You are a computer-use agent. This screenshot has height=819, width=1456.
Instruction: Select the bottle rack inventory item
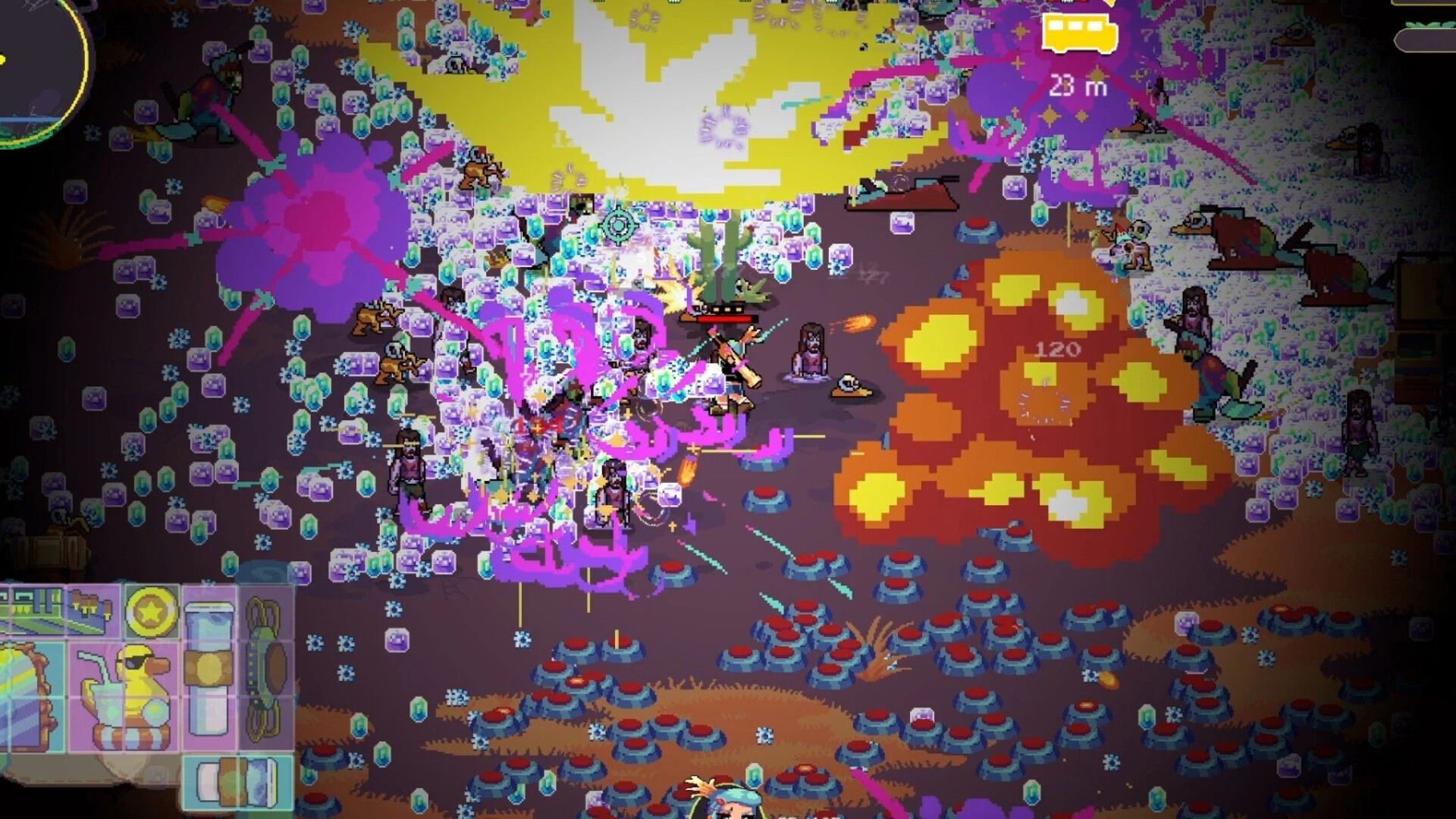(x=90, y=610)
